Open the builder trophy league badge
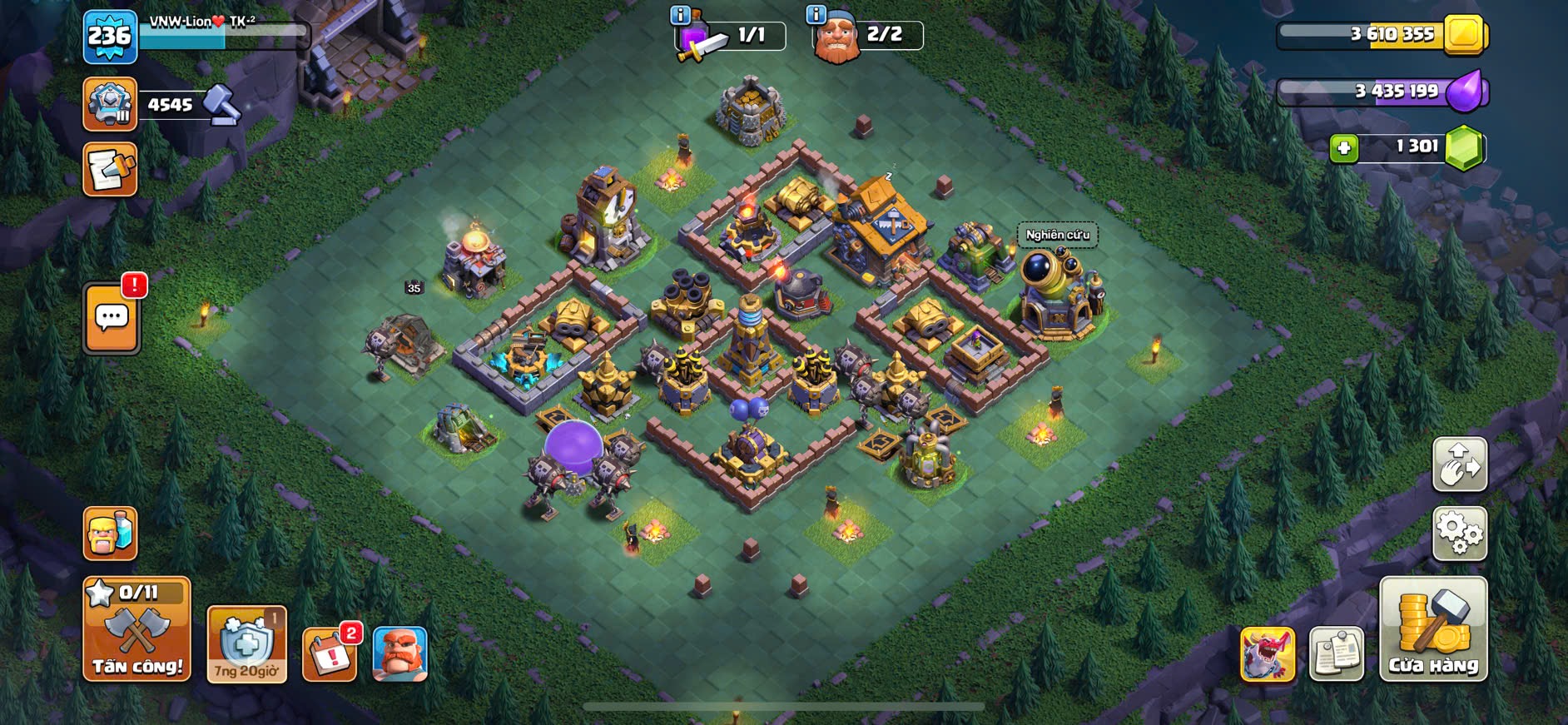The width and height of the screenshot is (1568, 725). tap(110, 104)
